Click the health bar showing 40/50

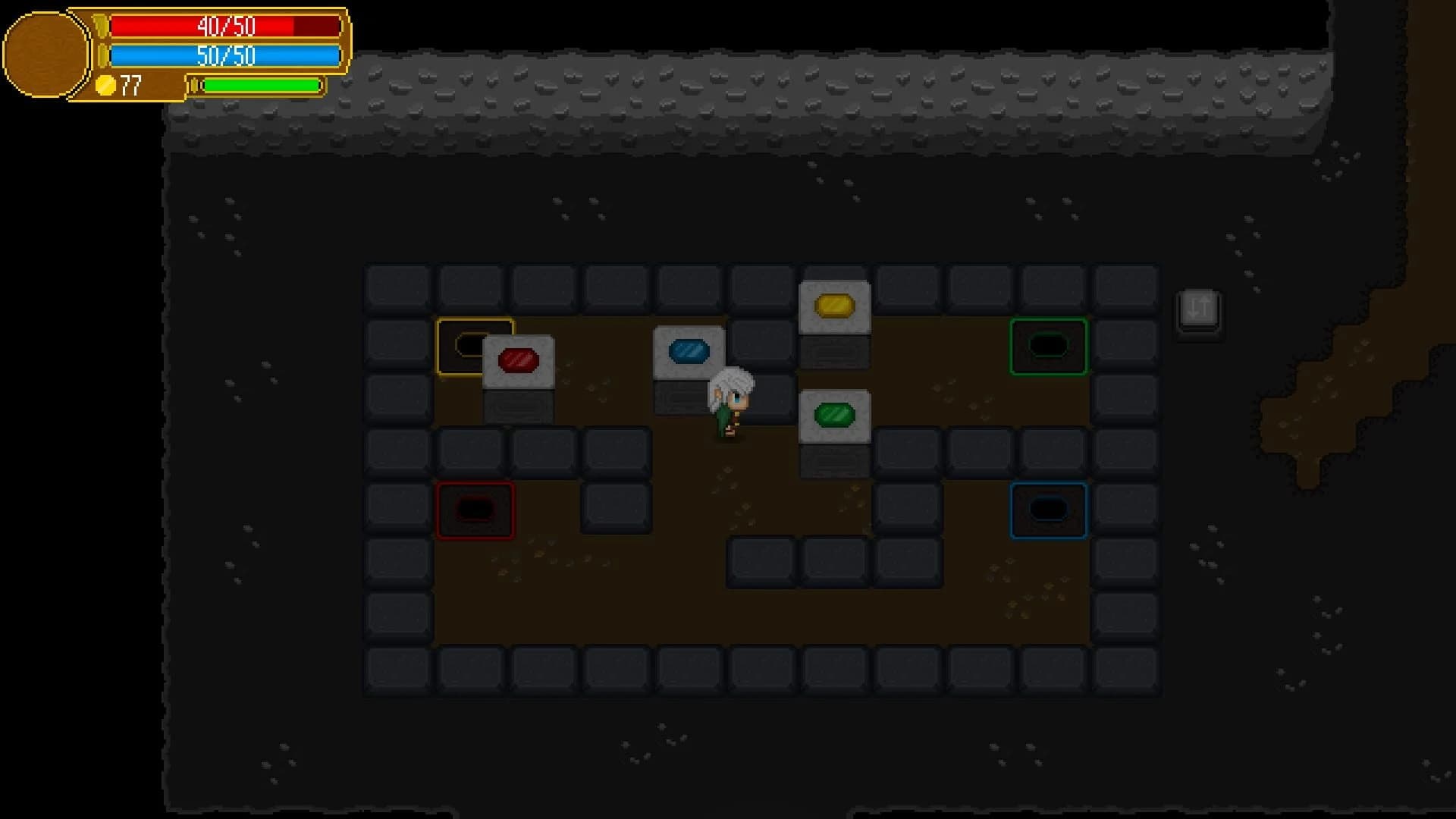point(224,27)
